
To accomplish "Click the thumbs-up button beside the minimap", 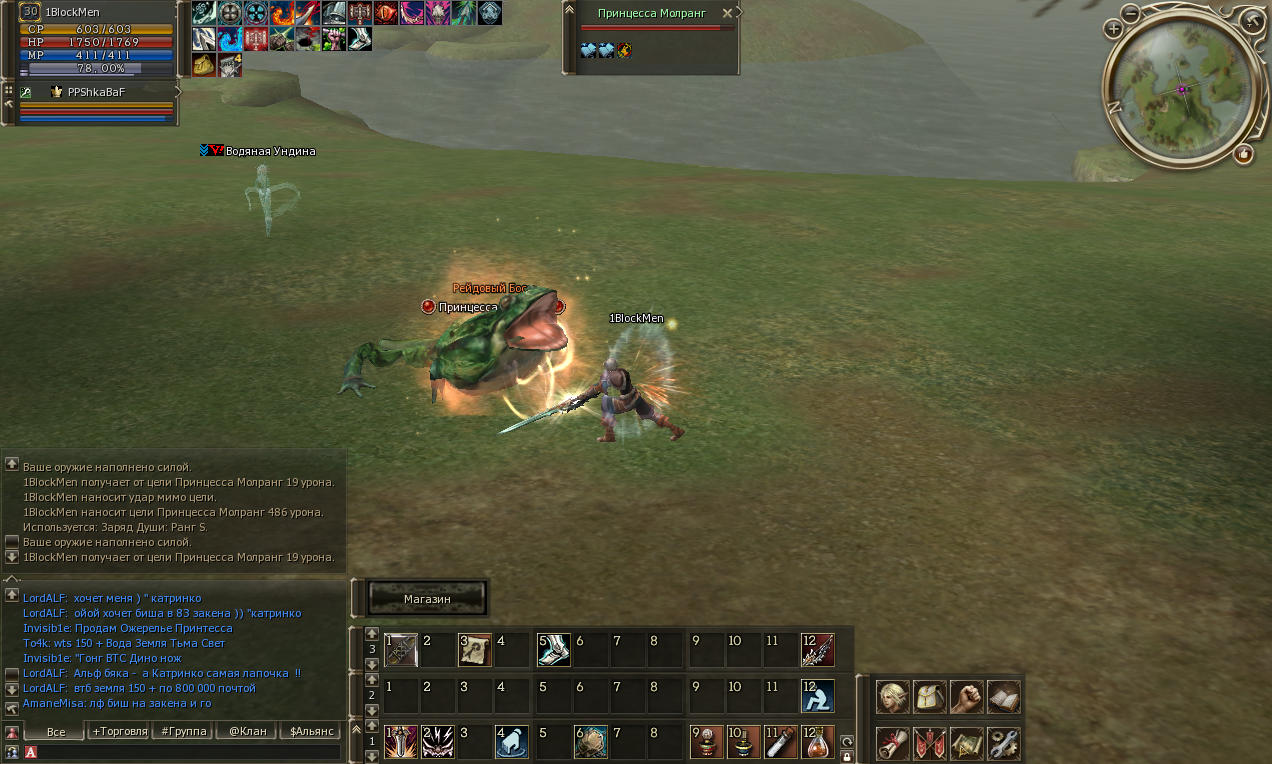I will pos(1243,153).
